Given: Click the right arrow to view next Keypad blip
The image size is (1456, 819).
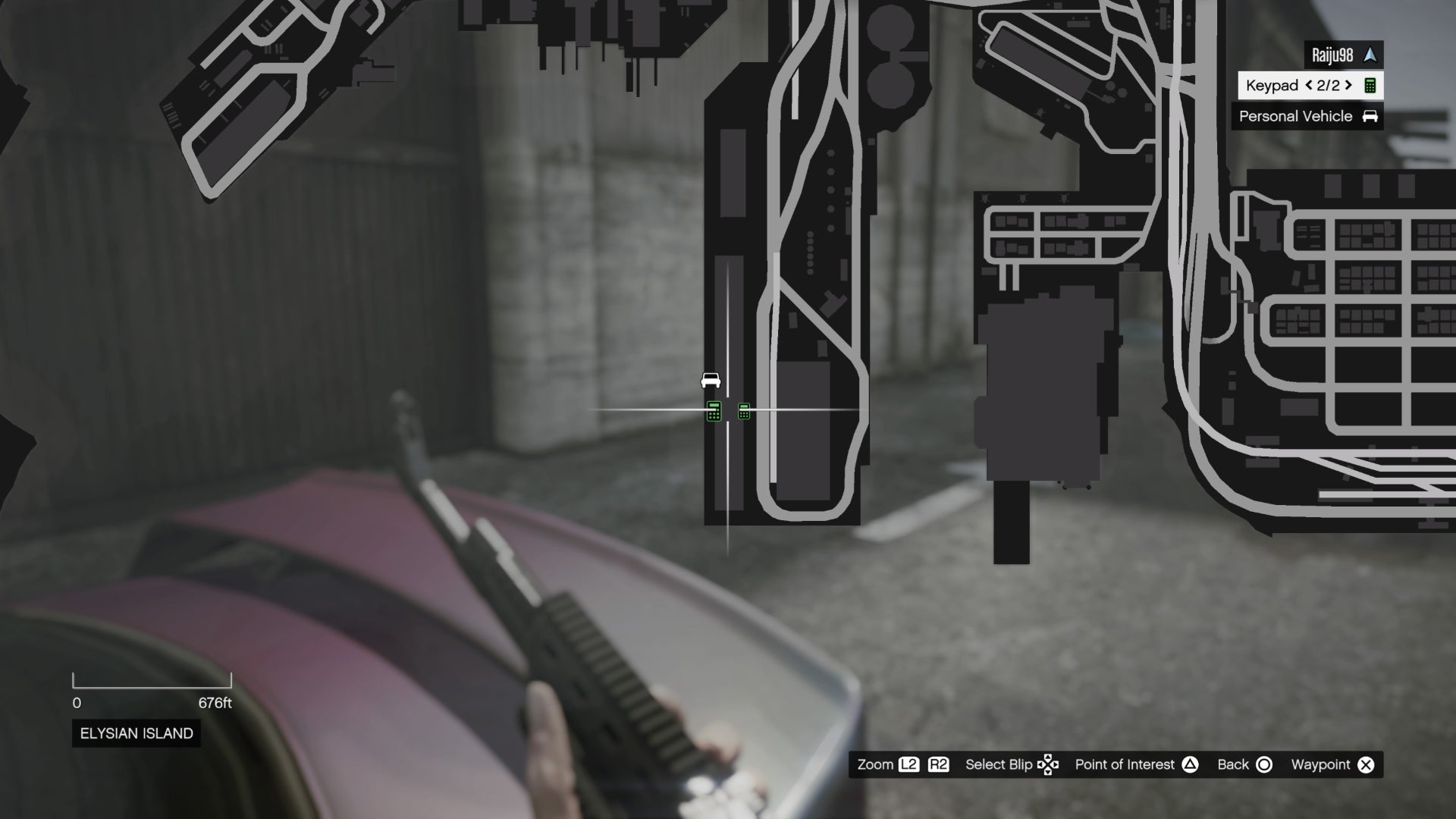Looking at the screenshot, I should click(1348, 86).
